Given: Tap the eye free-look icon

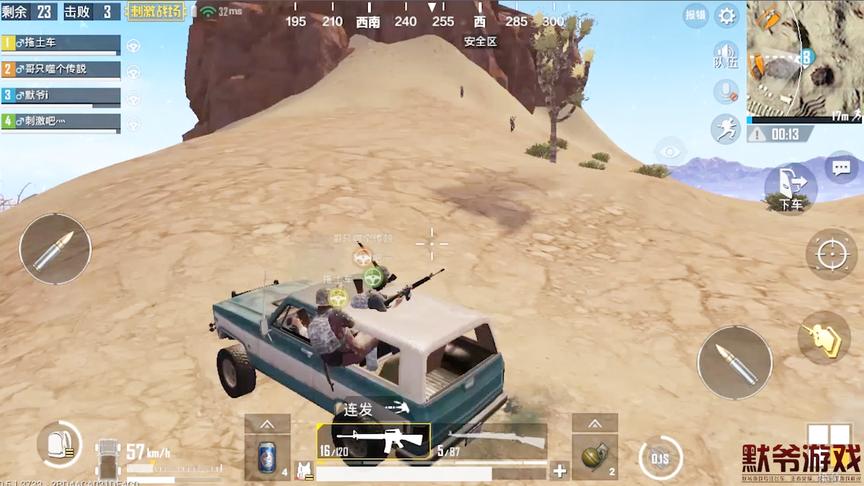Looking at the screenshot, I should tap(670, 152).
